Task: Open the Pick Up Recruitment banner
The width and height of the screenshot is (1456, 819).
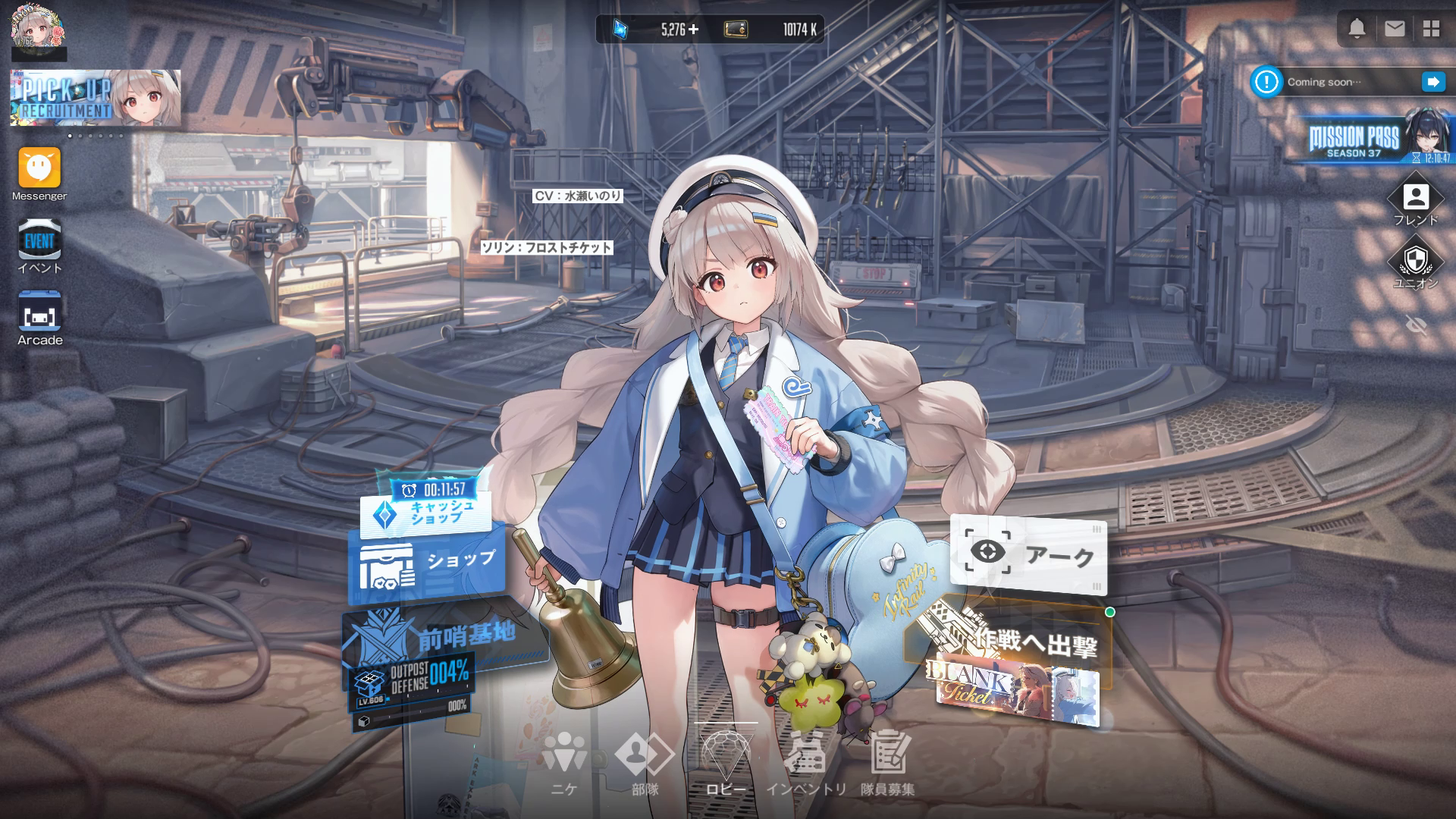Action: [x=96, y=98]
